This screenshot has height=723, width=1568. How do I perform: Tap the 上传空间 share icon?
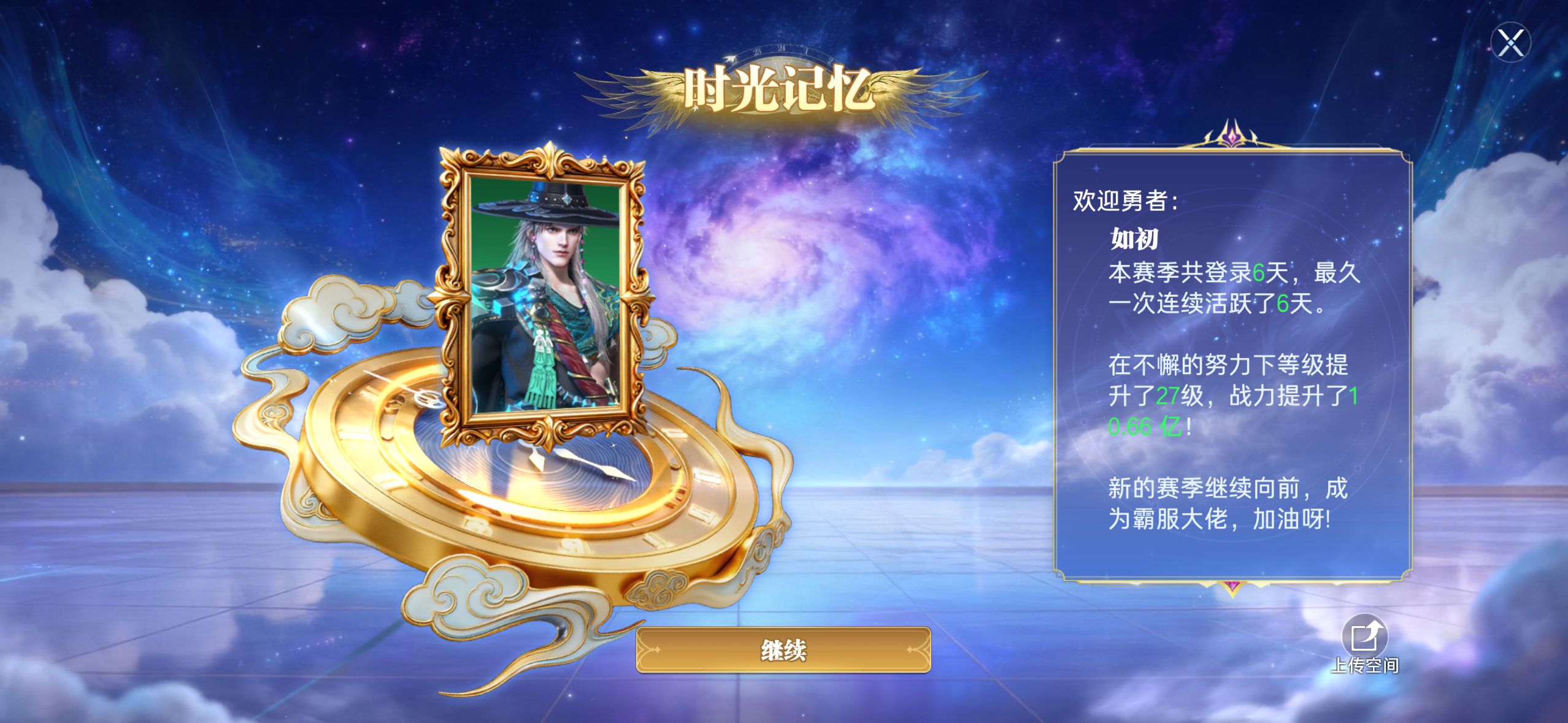point(1364,638)
